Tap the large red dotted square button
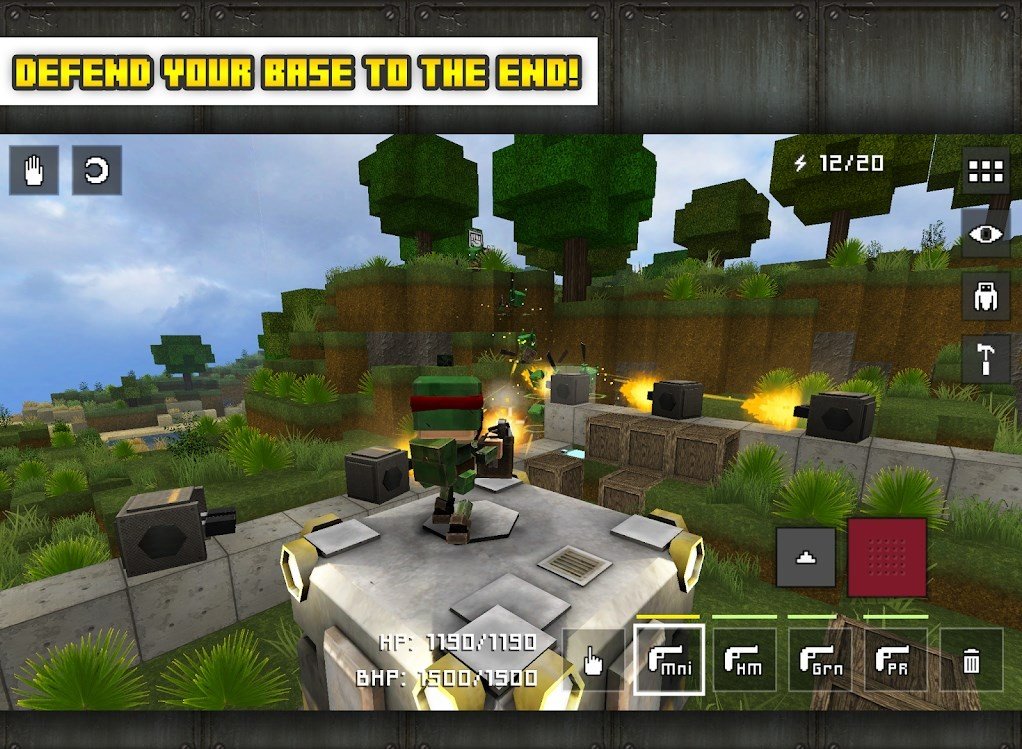This screenshot has width=1022, height=749. click(887, 557)
